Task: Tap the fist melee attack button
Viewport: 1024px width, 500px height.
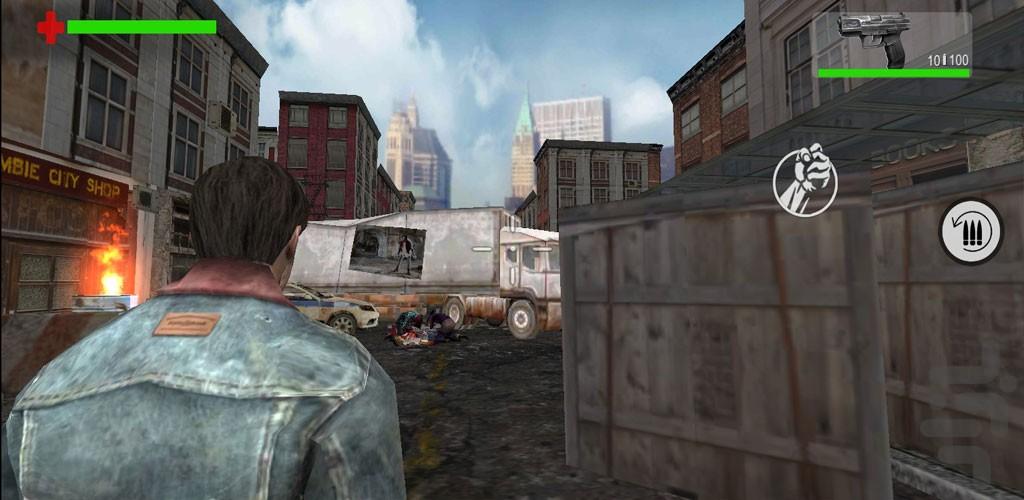Action: tap(805, 180)
